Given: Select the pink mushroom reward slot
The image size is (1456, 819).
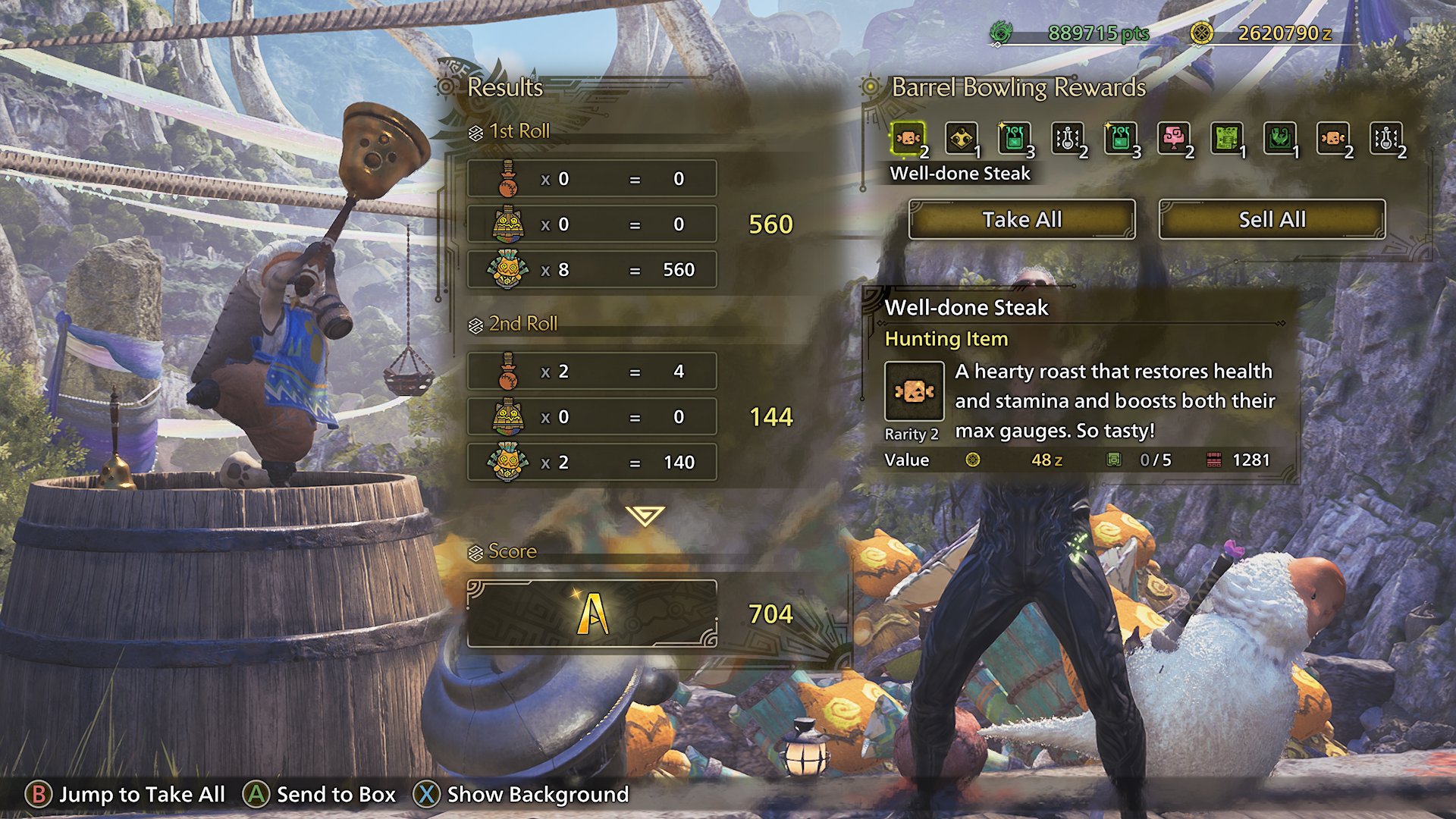Looking at the screenshot, I should (x=1173, y=139).
